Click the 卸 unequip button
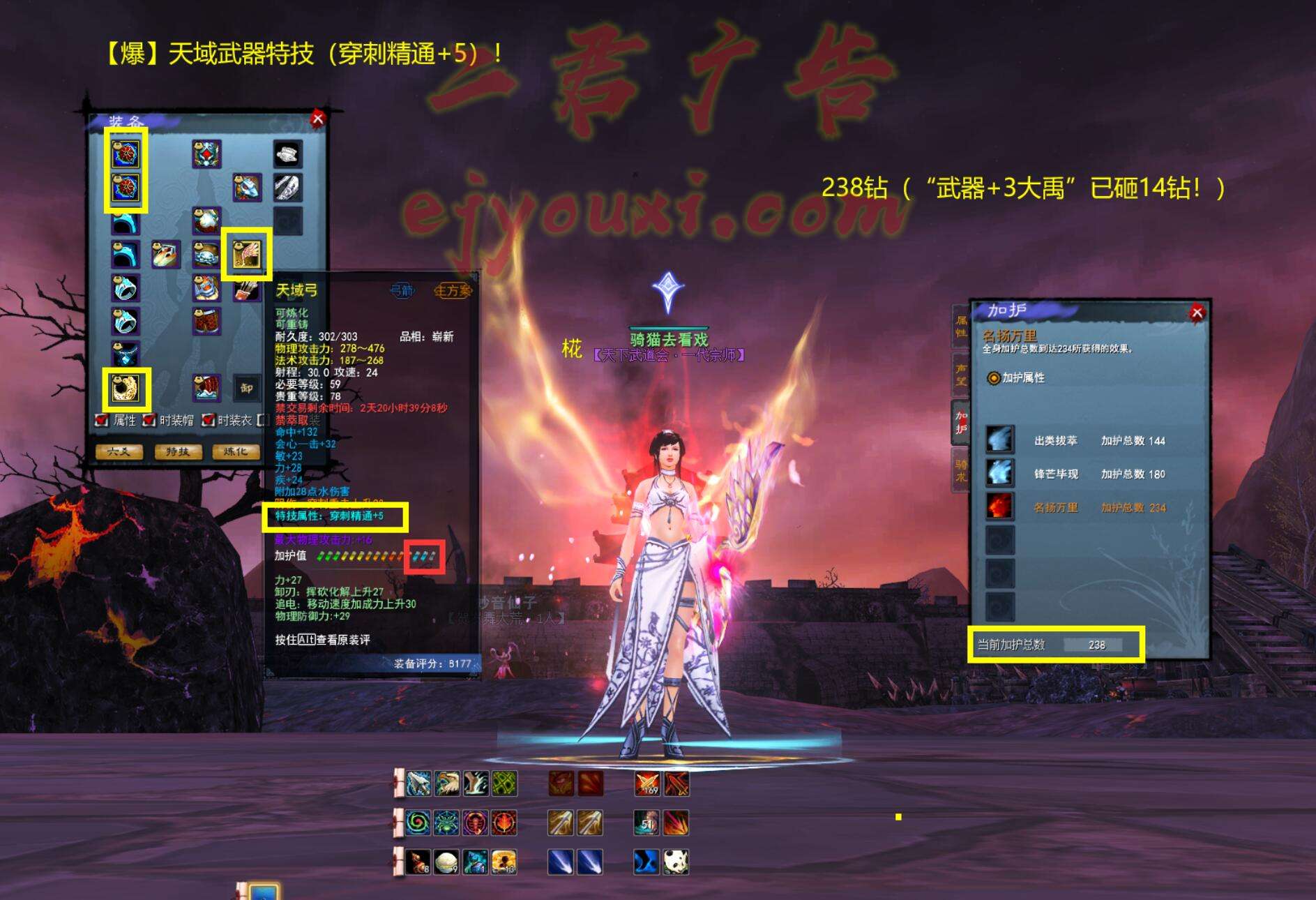 [x=246, y=389]
